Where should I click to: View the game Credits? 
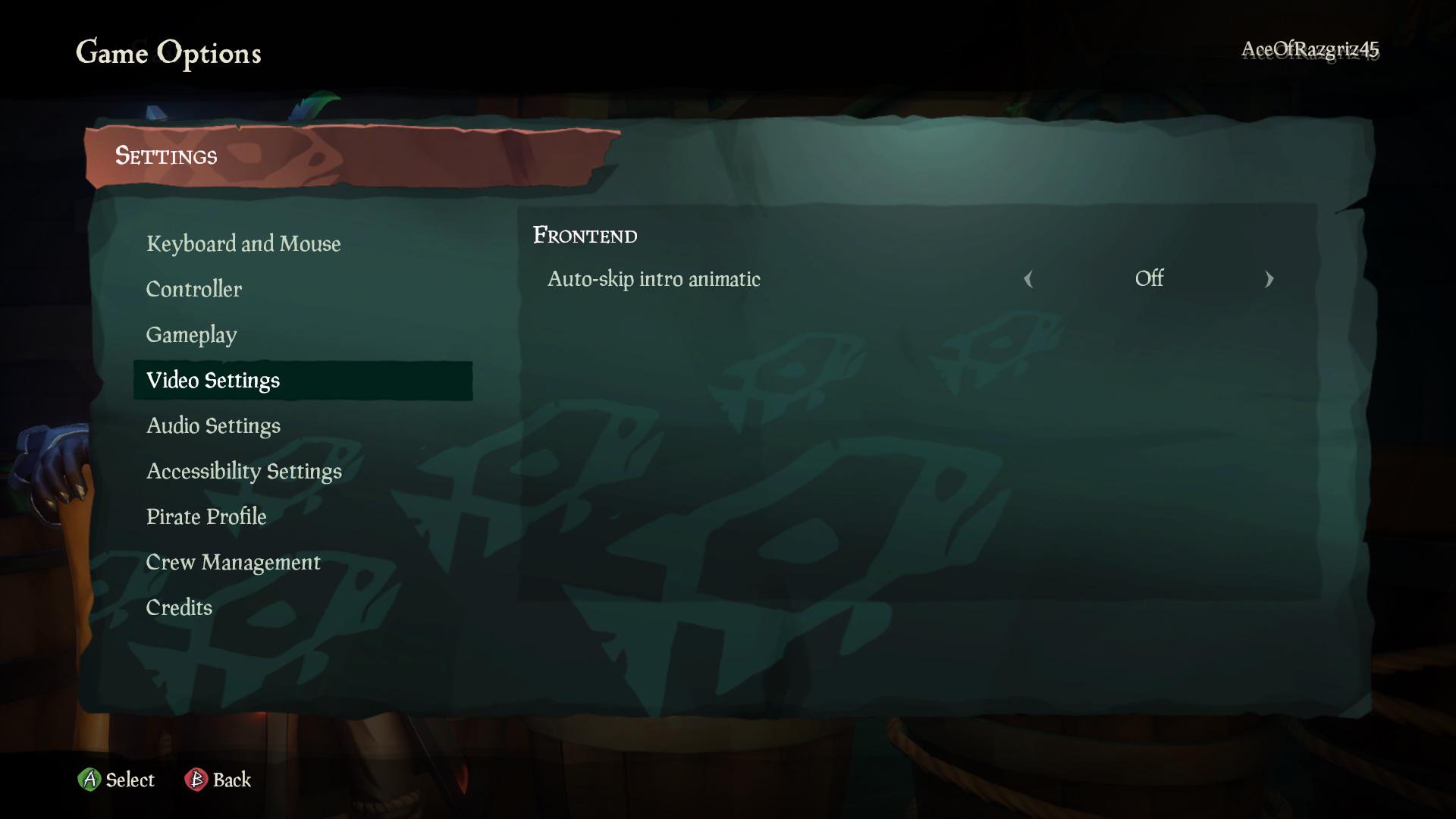pyautogui.click(x=179, y=607)
